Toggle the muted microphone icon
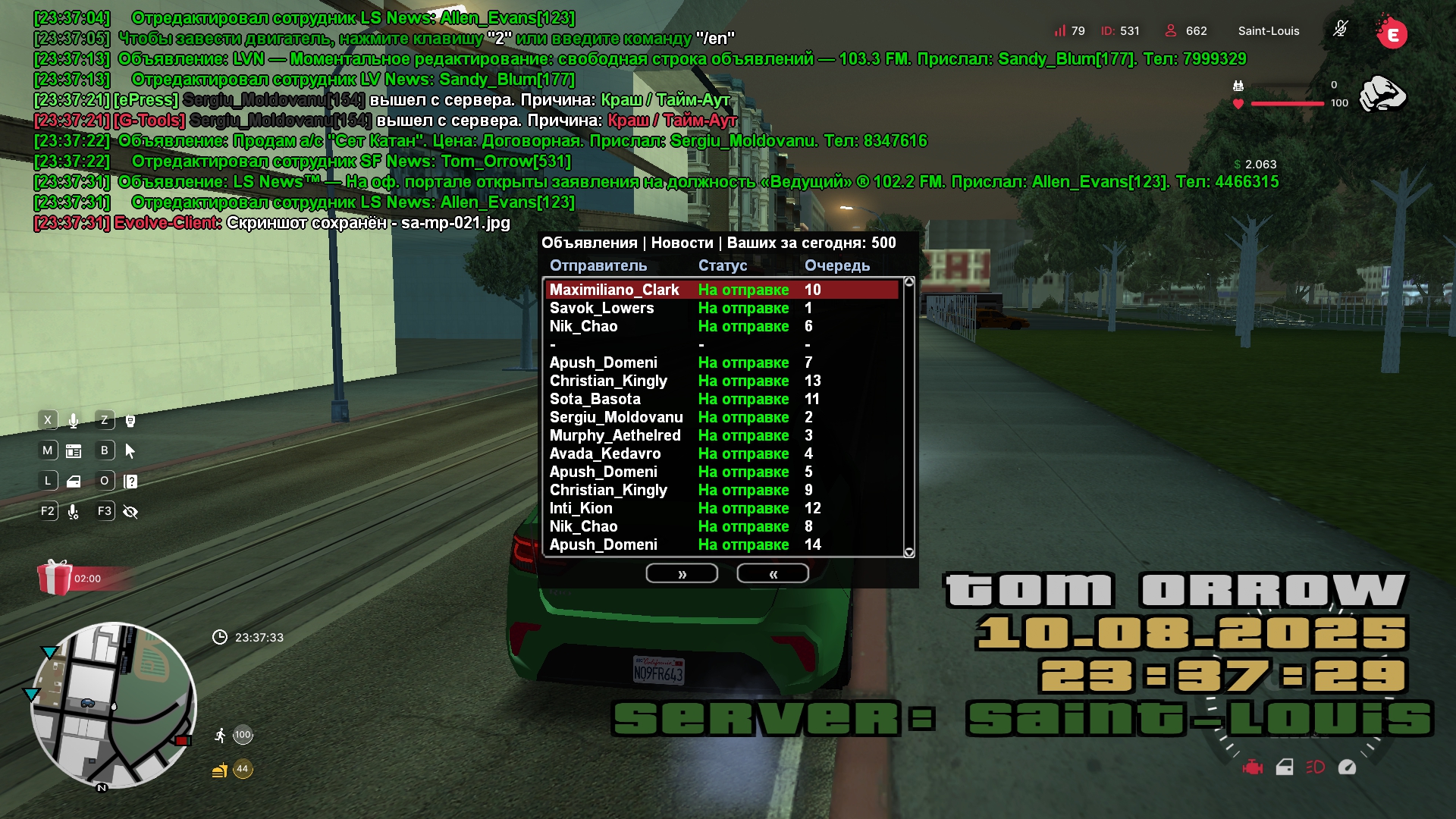Screen dimensions: 1456x819 click(1341, 30)
